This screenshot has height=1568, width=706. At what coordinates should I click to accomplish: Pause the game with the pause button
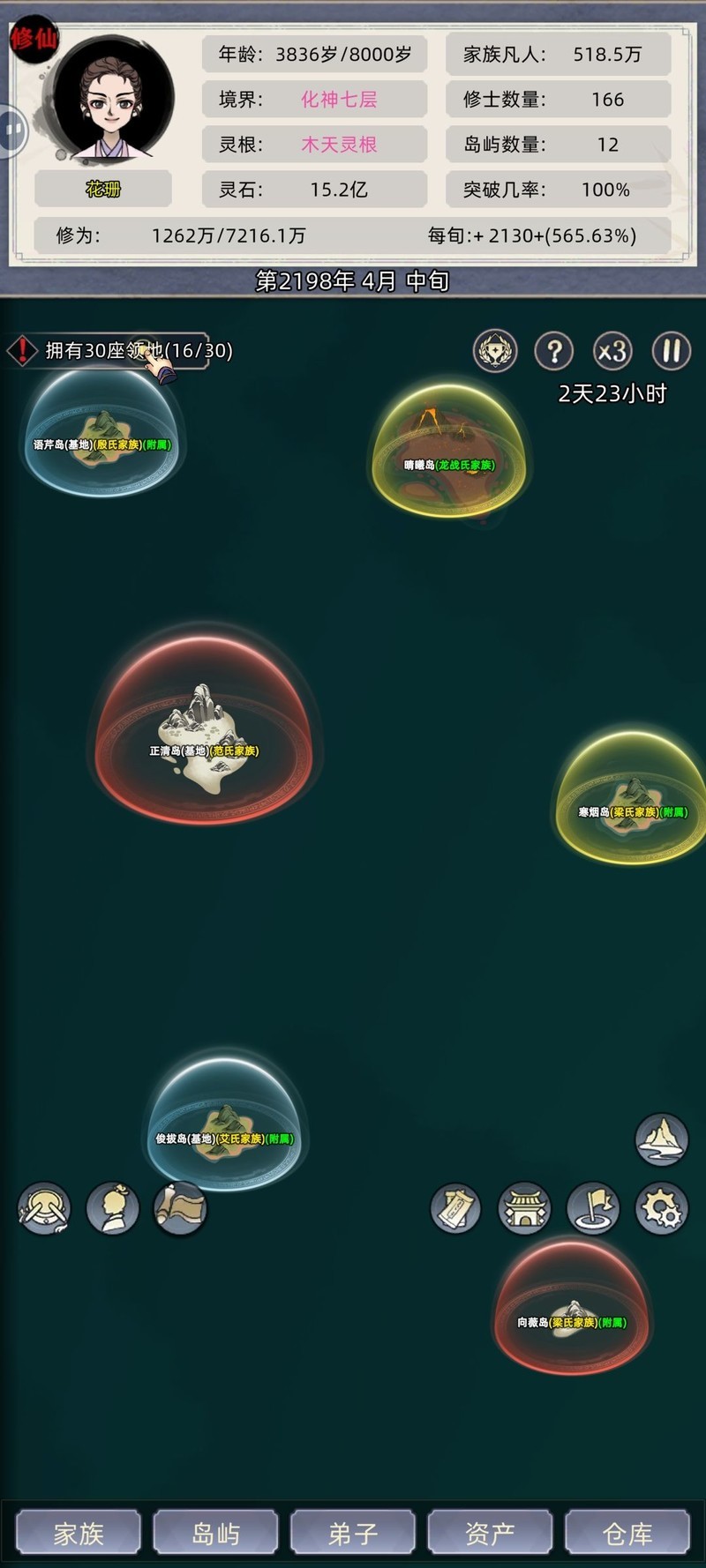[671, 351]
